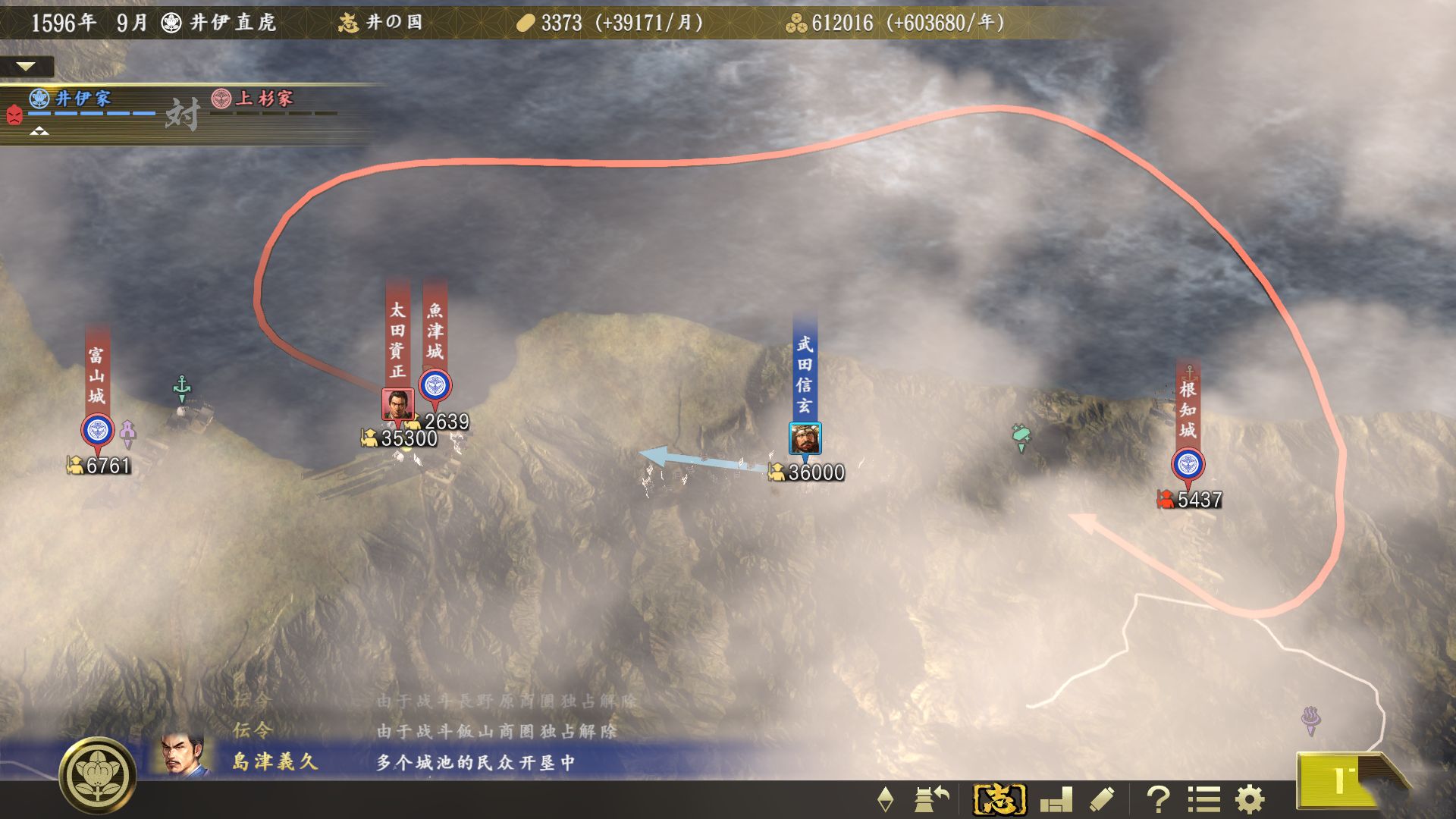Collapse the panel with the down-arrow tab
Viewport: 1456px width, 819px height.
[x=26, y=67]
